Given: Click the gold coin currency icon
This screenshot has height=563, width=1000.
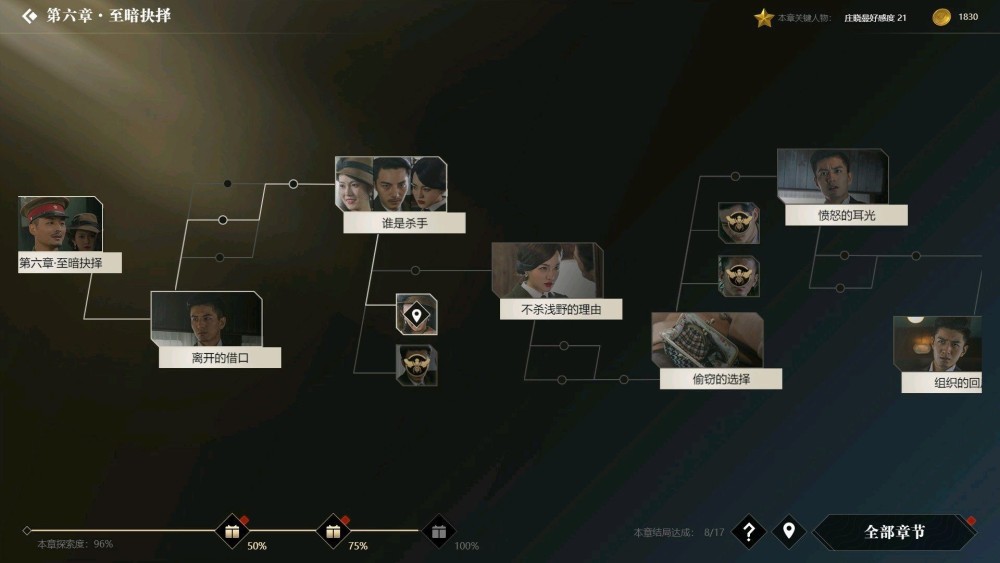Looking at the screenshot, I should tap(941, 17).
